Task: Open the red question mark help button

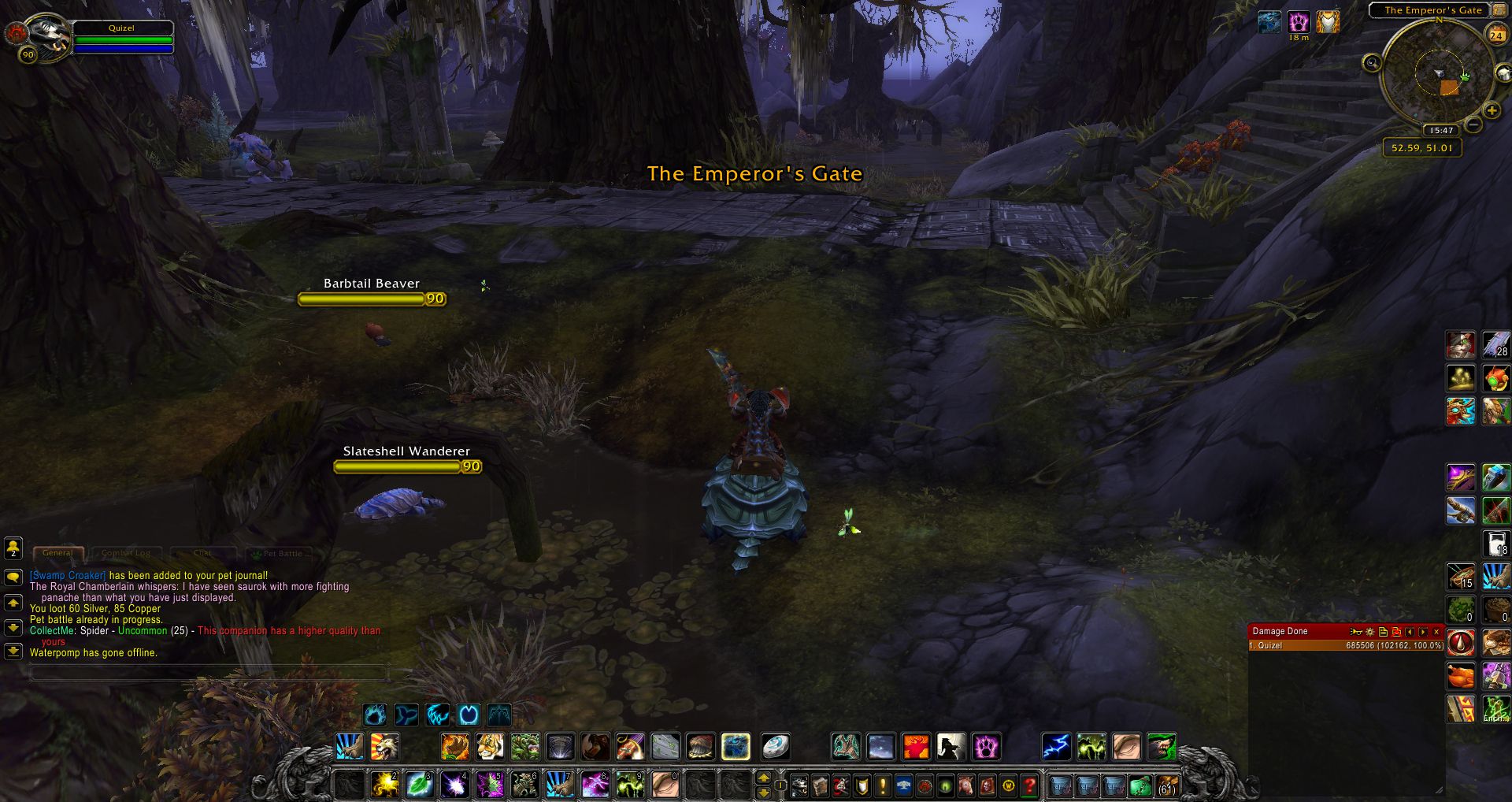Action: (x=1029, y=785)
